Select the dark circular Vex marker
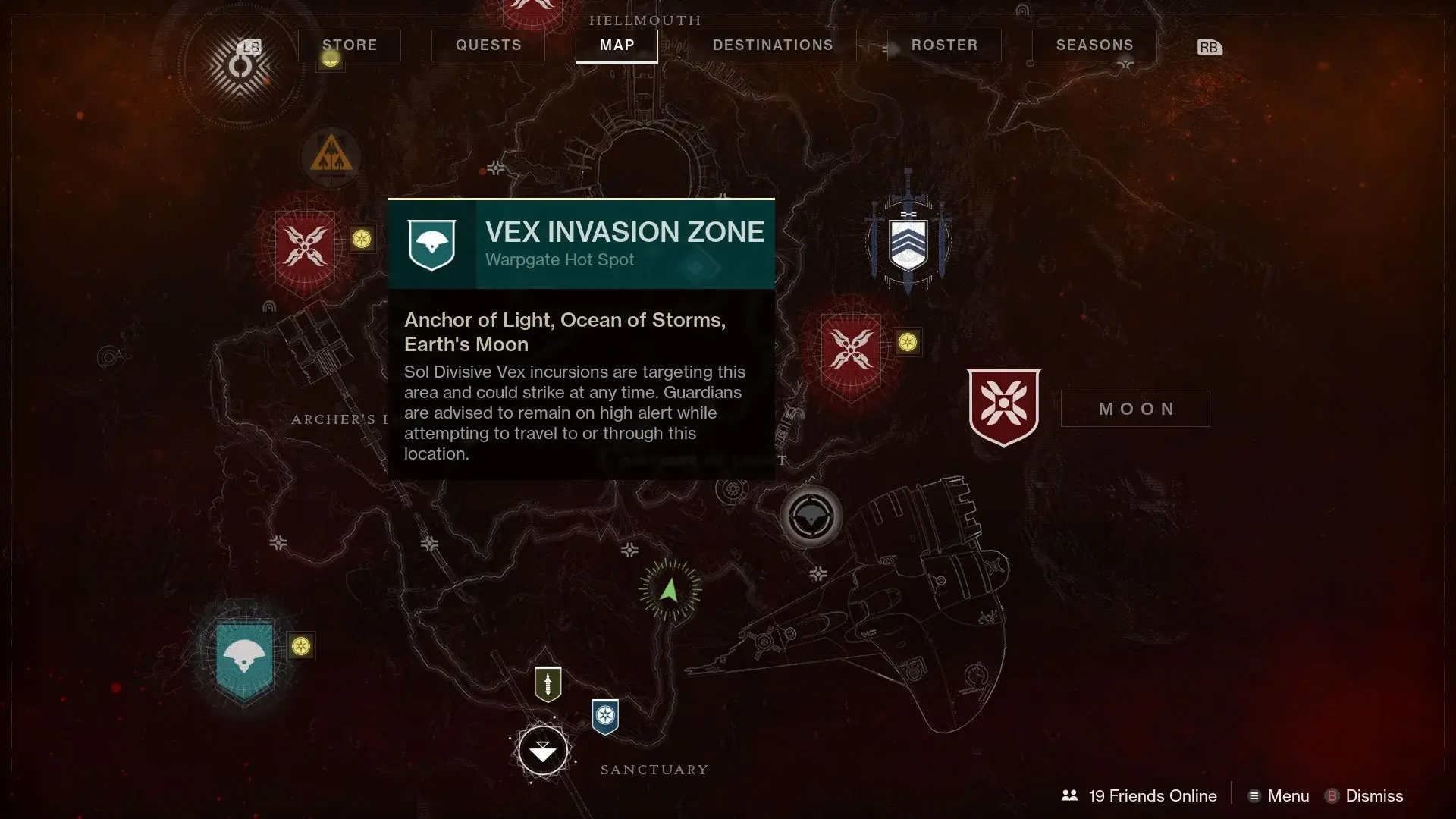 (811, 517)
